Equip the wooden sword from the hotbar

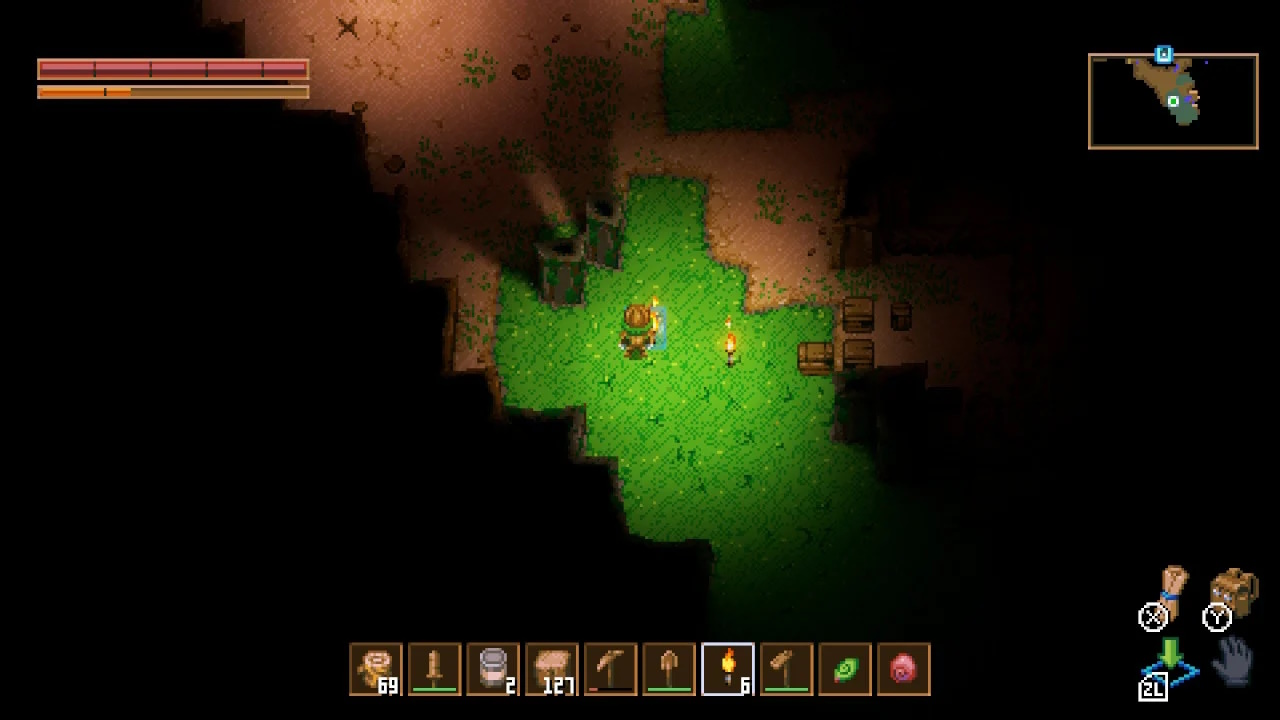(x=435, y=669)
